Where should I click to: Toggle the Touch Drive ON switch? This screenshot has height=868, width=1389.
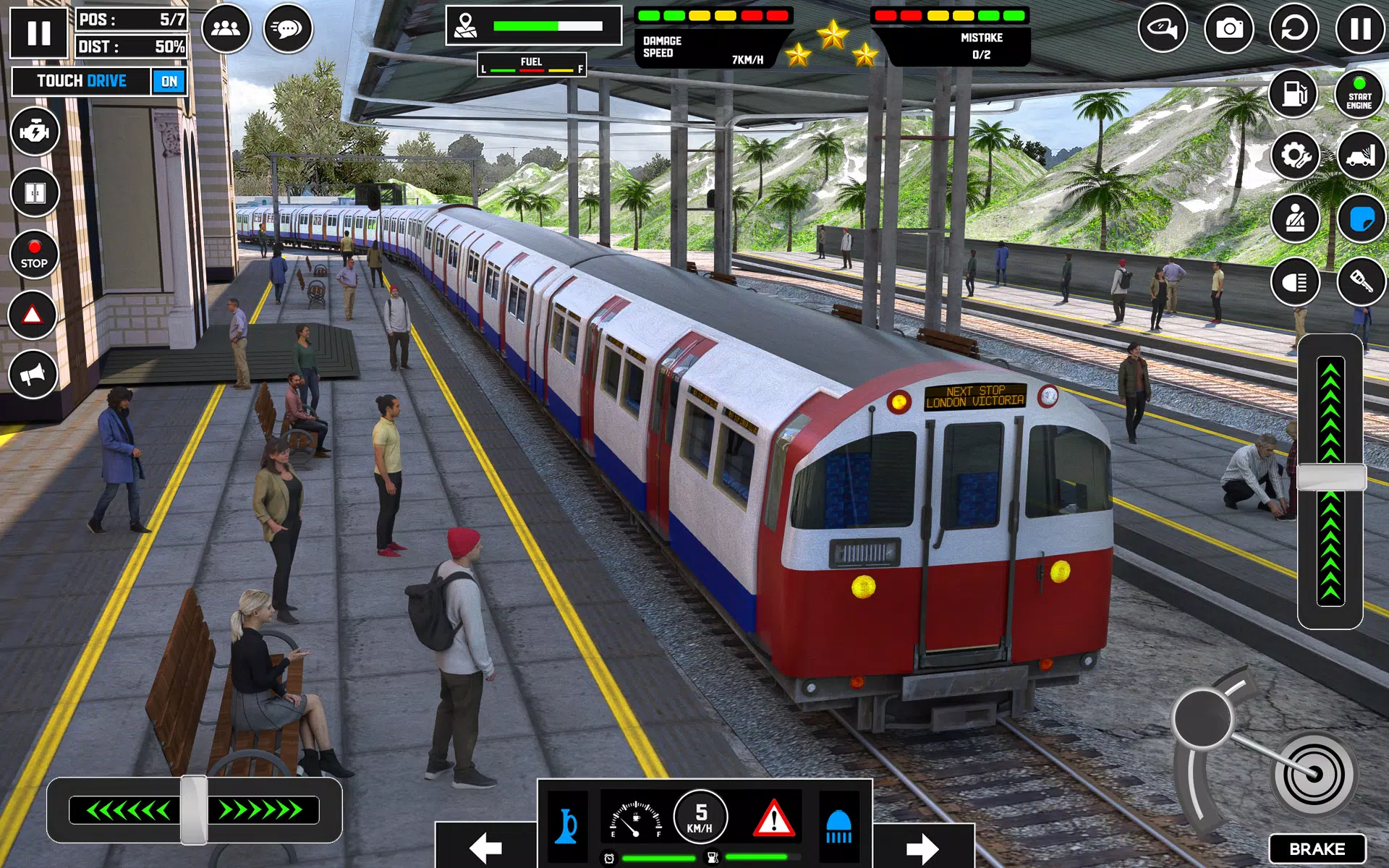click(x=169, y=82)
